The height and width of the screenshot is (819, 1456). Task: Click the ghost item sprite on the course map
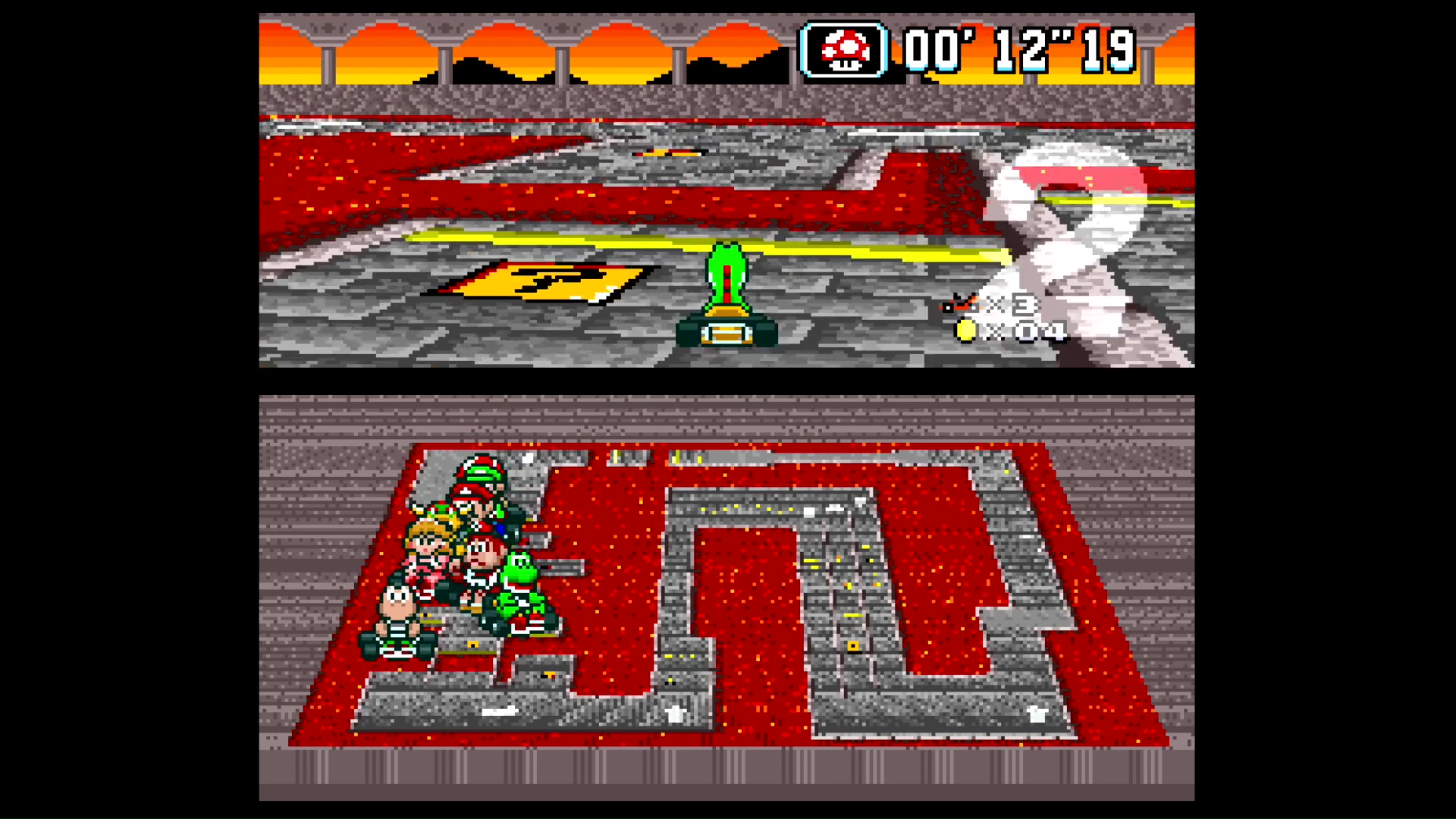1037,713
